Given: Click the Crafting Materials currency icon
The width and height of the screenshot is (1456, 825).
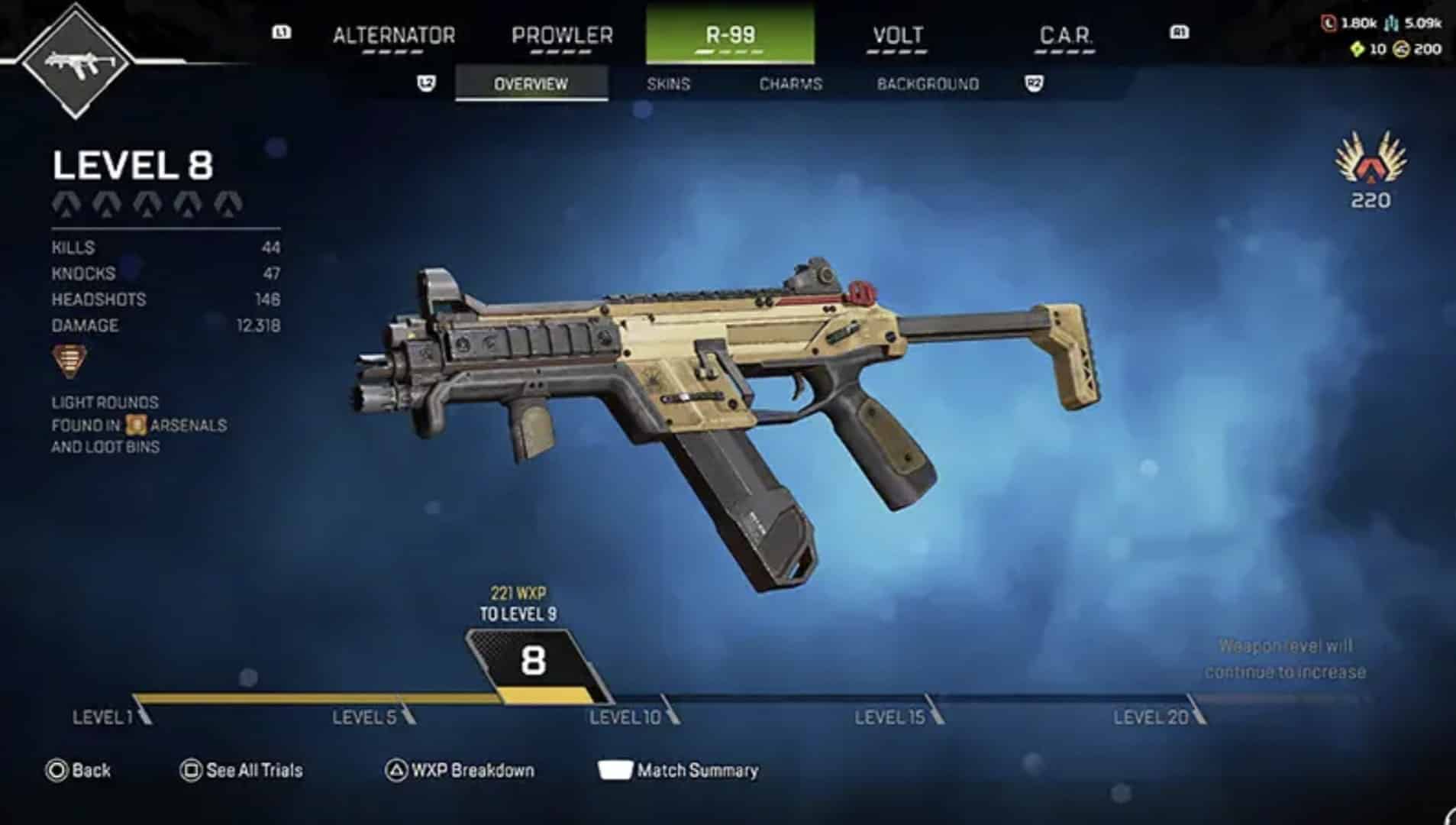Looking at the screenshot, I should point(1392,23).
